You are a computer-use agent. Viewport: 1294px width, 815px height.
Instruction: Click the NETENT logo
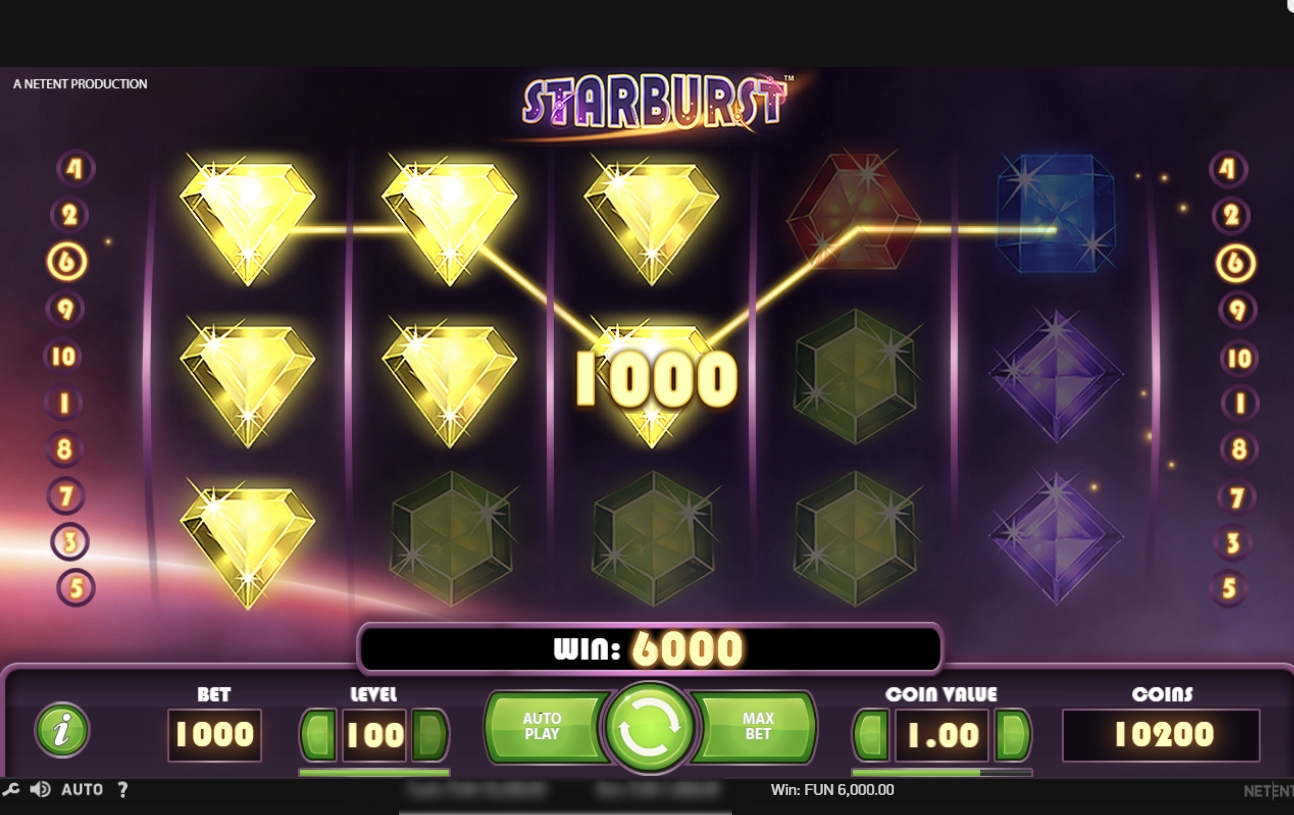pyautogui.click(x=1266, y=789)
